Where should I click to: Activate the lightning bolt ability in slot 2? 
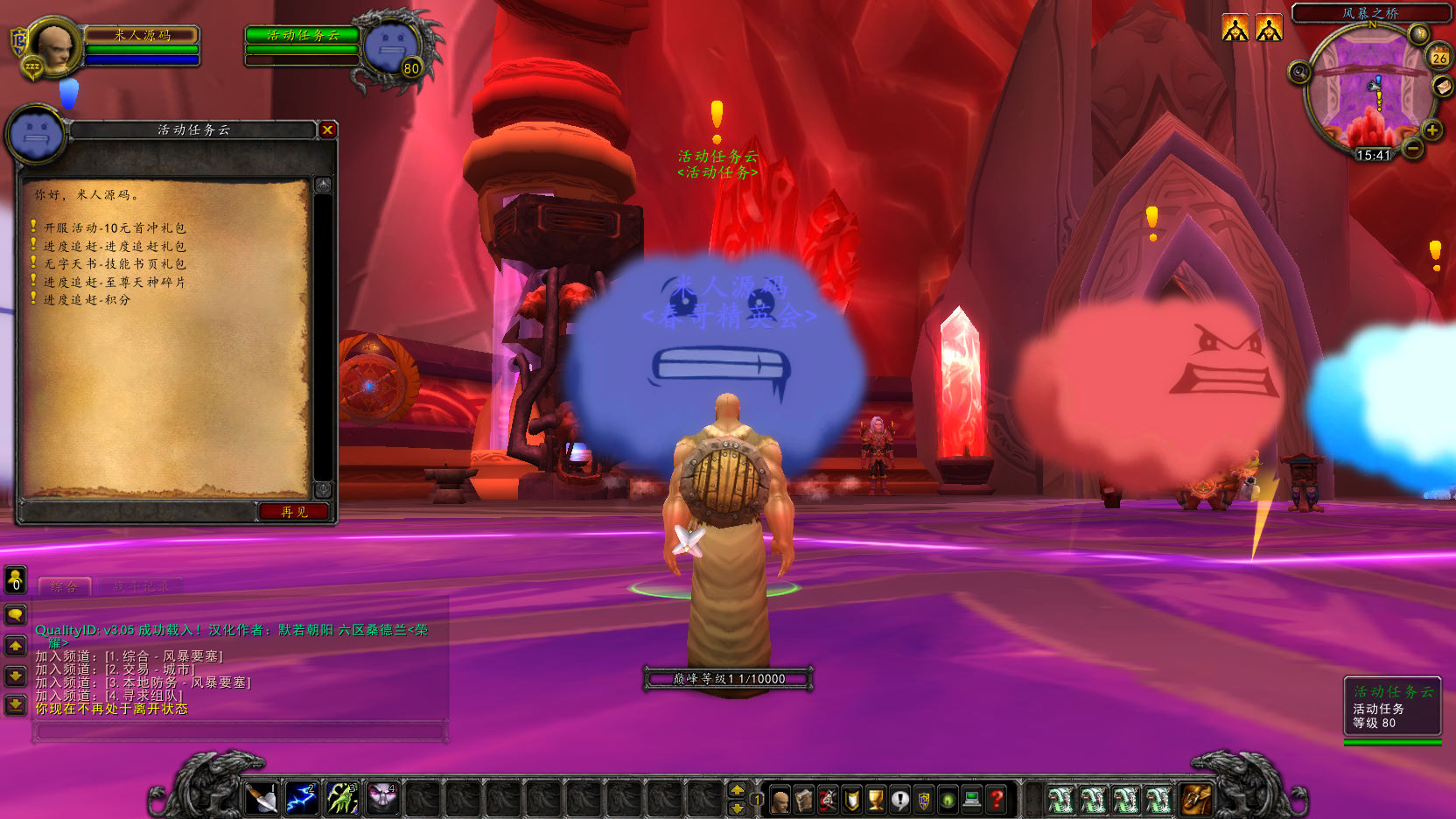pyautogui.click(x=301, y=798)
